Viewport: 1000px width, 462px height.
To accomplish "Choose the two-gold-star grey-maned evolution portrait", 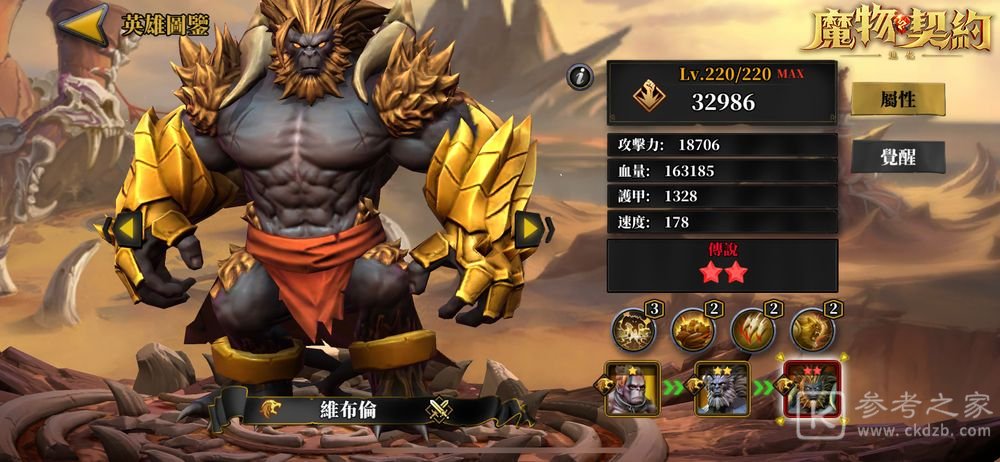I will tap(722, 390).
